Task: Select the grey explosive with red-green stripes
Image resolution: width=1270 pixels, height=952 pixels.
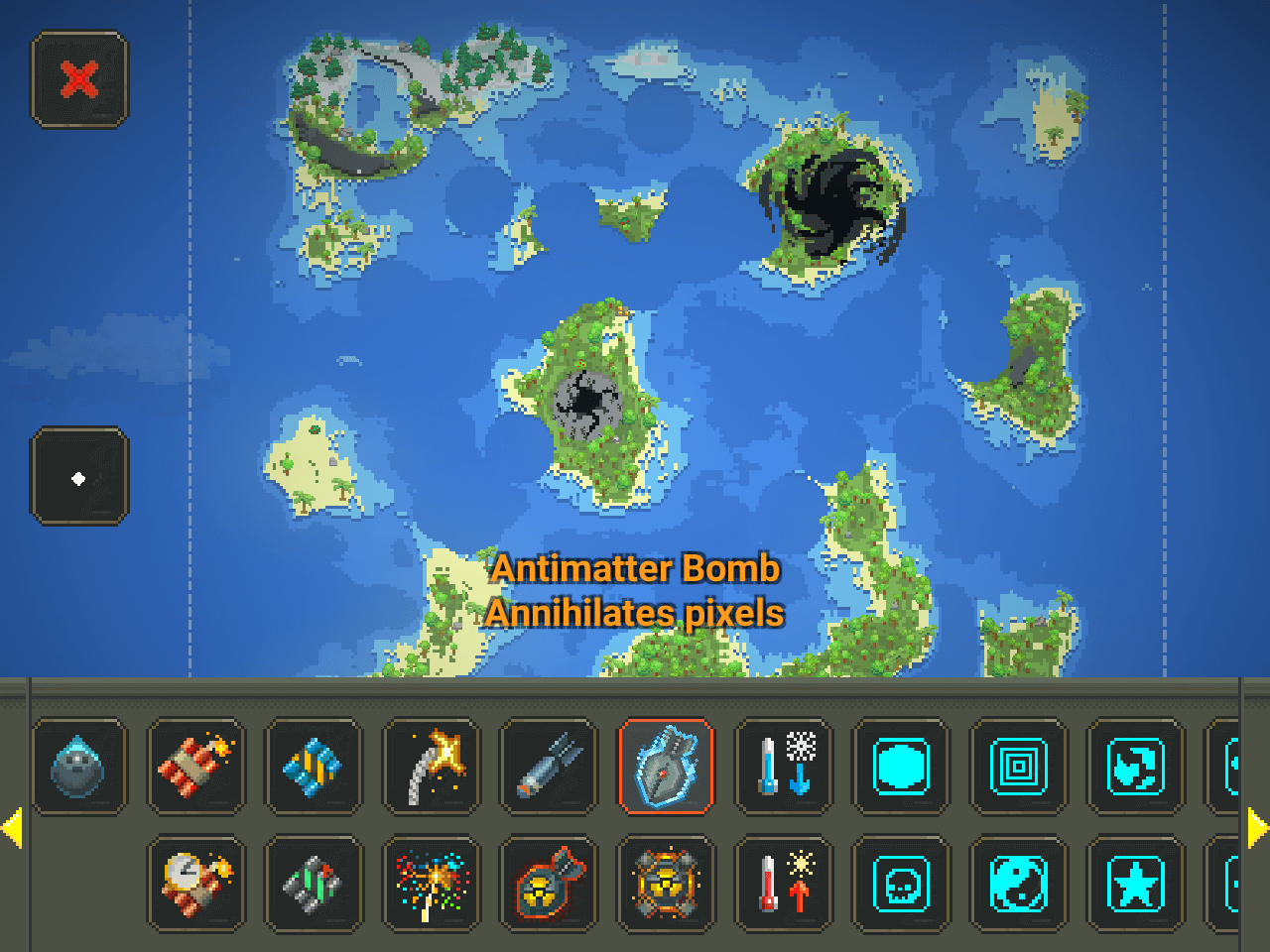Action: (313, 884)
